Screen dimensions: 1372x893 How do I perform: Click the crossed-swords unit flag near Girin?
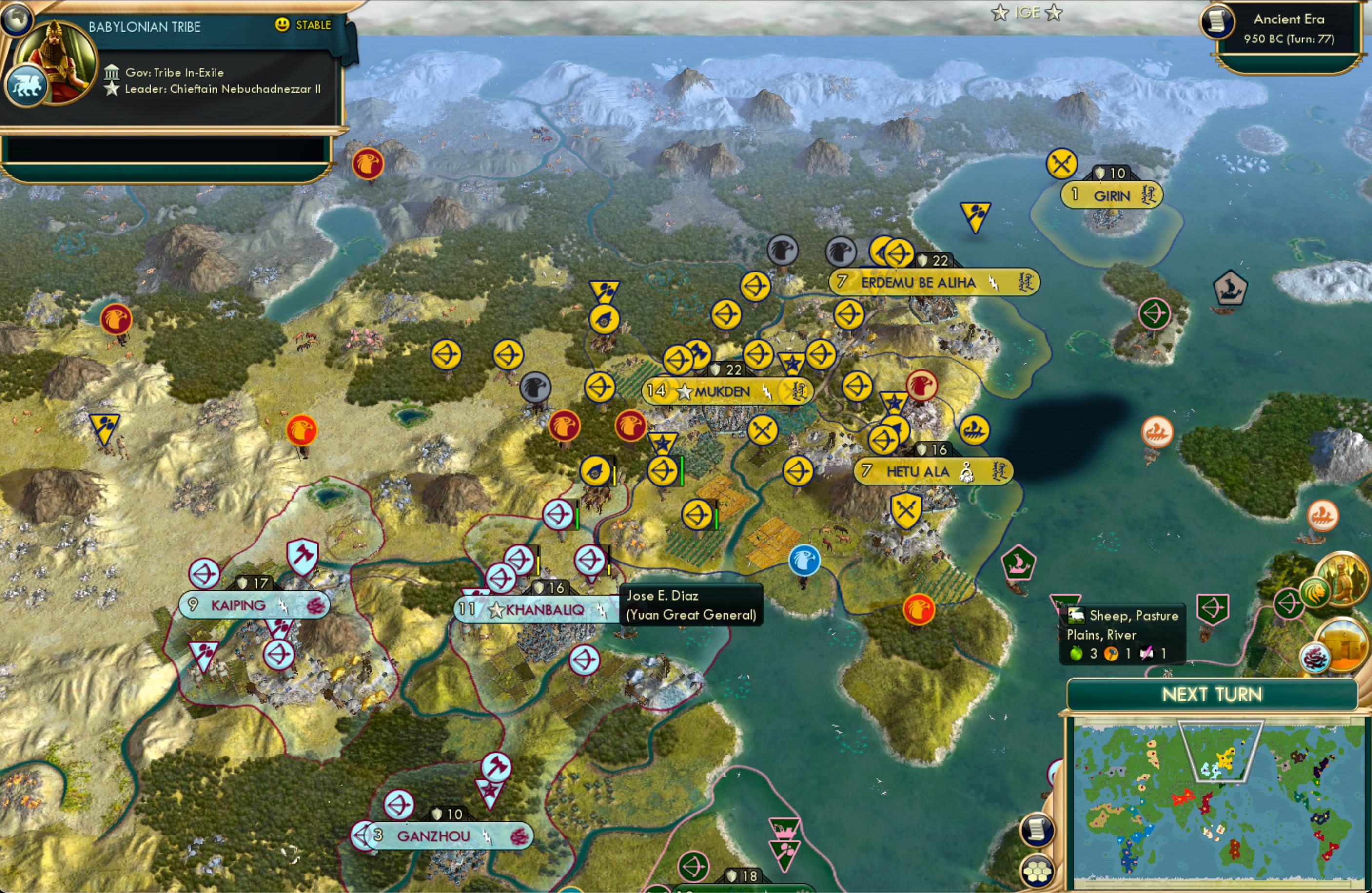tap(1061, 163)
